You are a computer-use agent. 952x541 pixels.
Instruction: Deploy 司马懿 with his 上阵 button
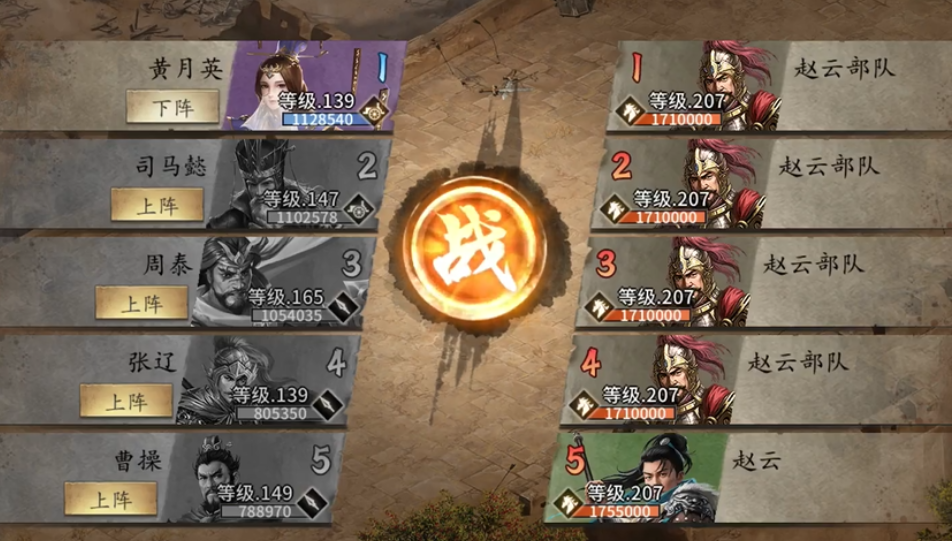pyautogui.click(x=157, y=204)
